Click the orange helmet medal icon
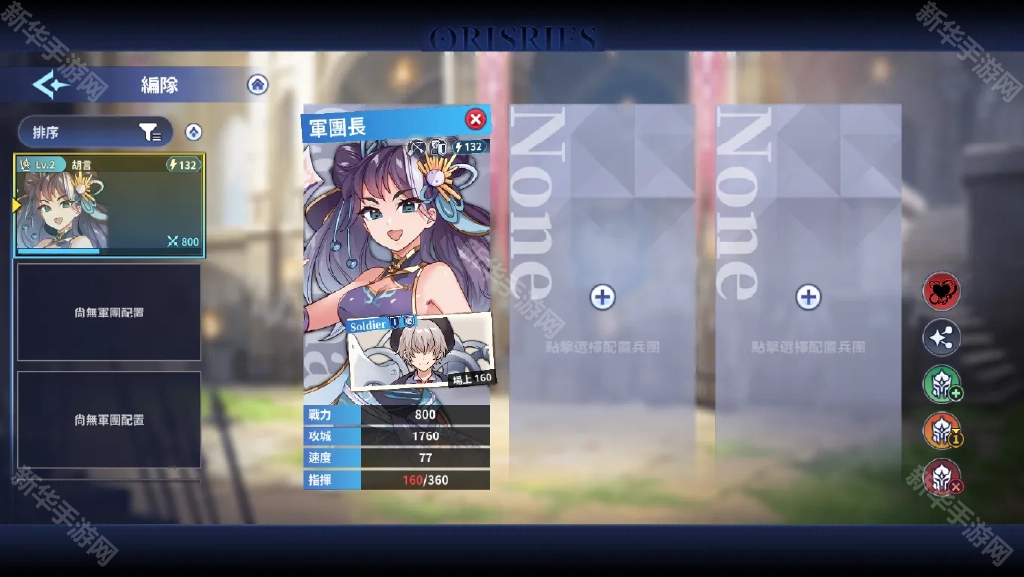This screenshot has height=577, width=1024. click(941, 431)
